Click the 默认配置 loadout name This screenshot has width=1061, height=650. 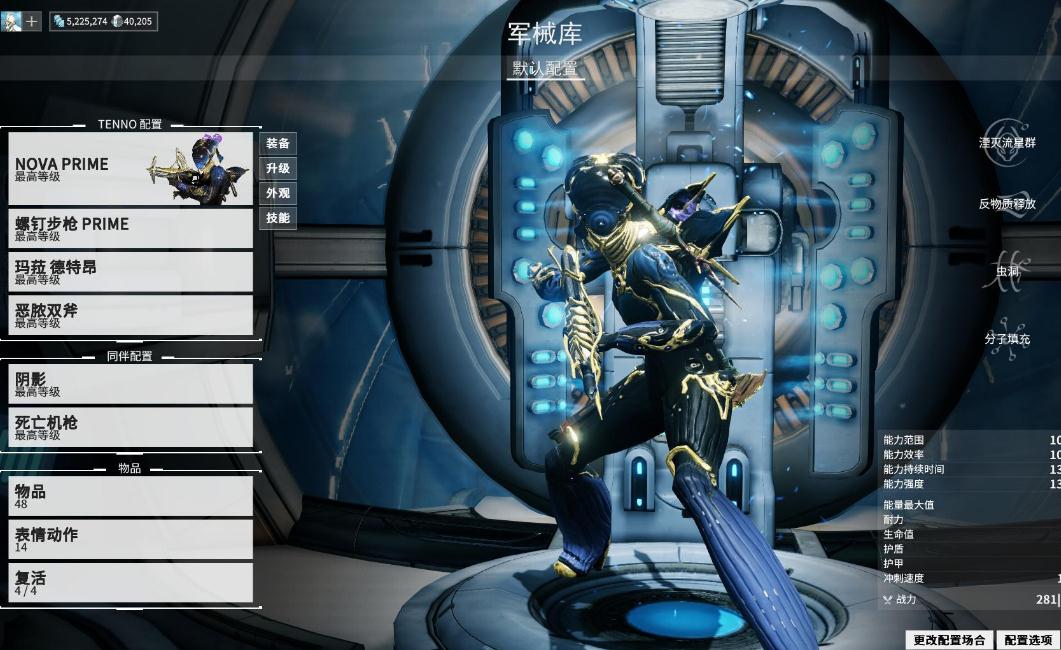(545, 69)
